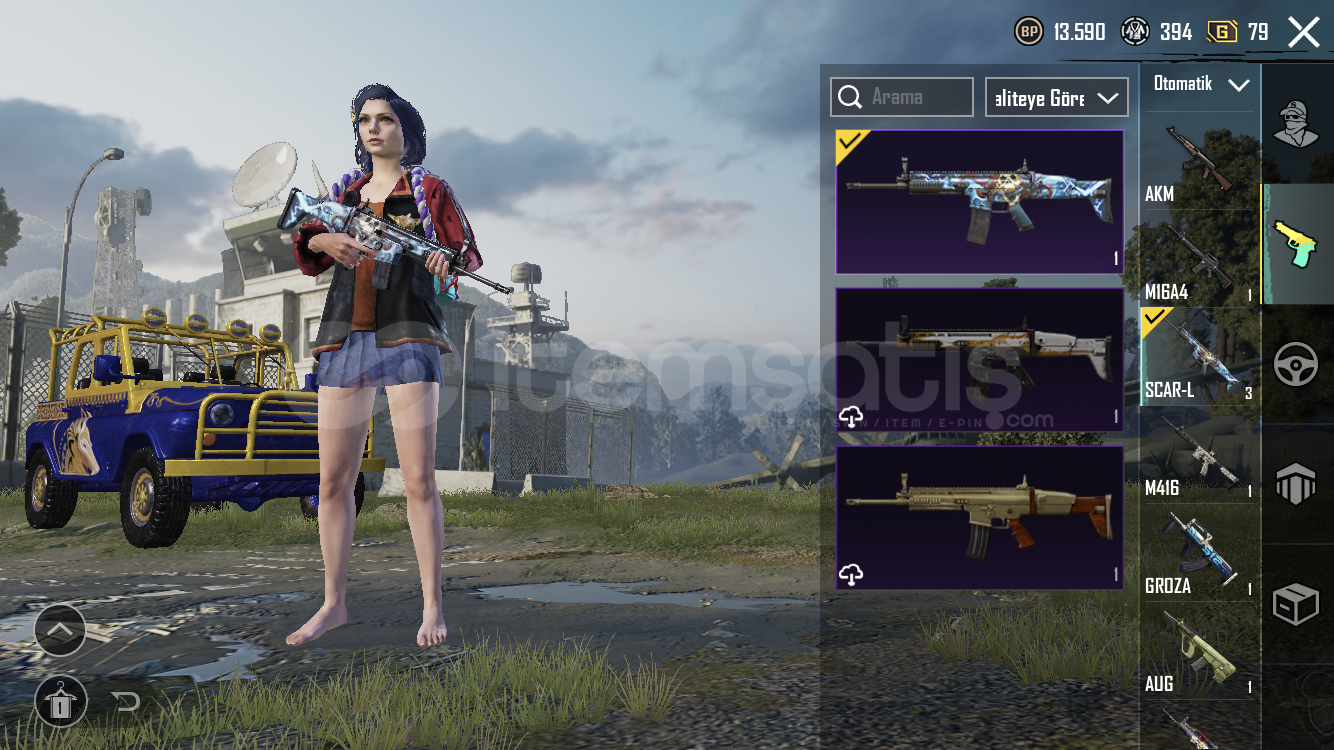Viewport: 1334px width, 750px height.
Task: Select AKM in the weapon list
Action: [x=1199, y=162]
